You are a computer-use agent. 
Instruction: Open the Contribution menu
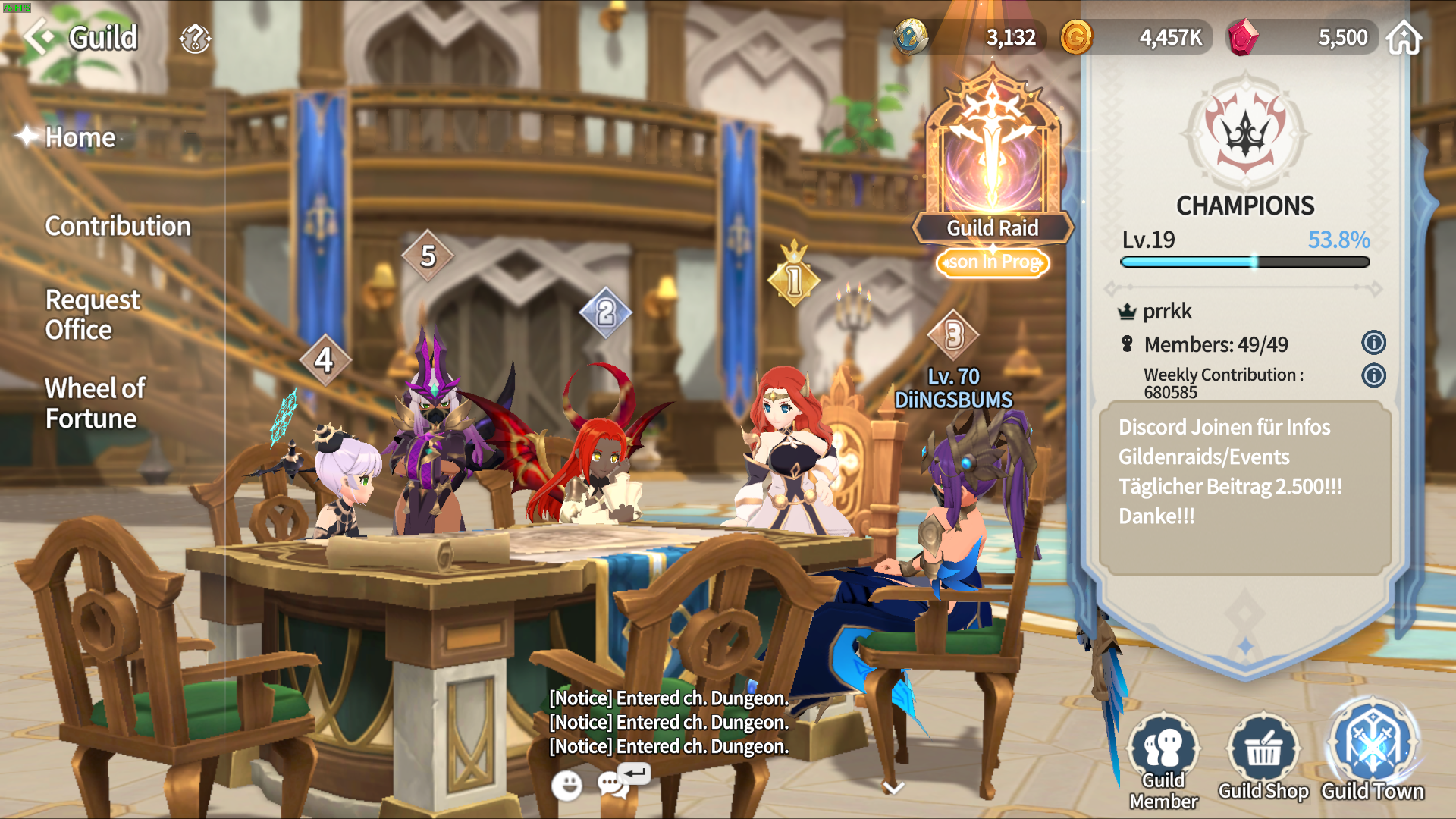pyautogui.click(x=118, y=226)
